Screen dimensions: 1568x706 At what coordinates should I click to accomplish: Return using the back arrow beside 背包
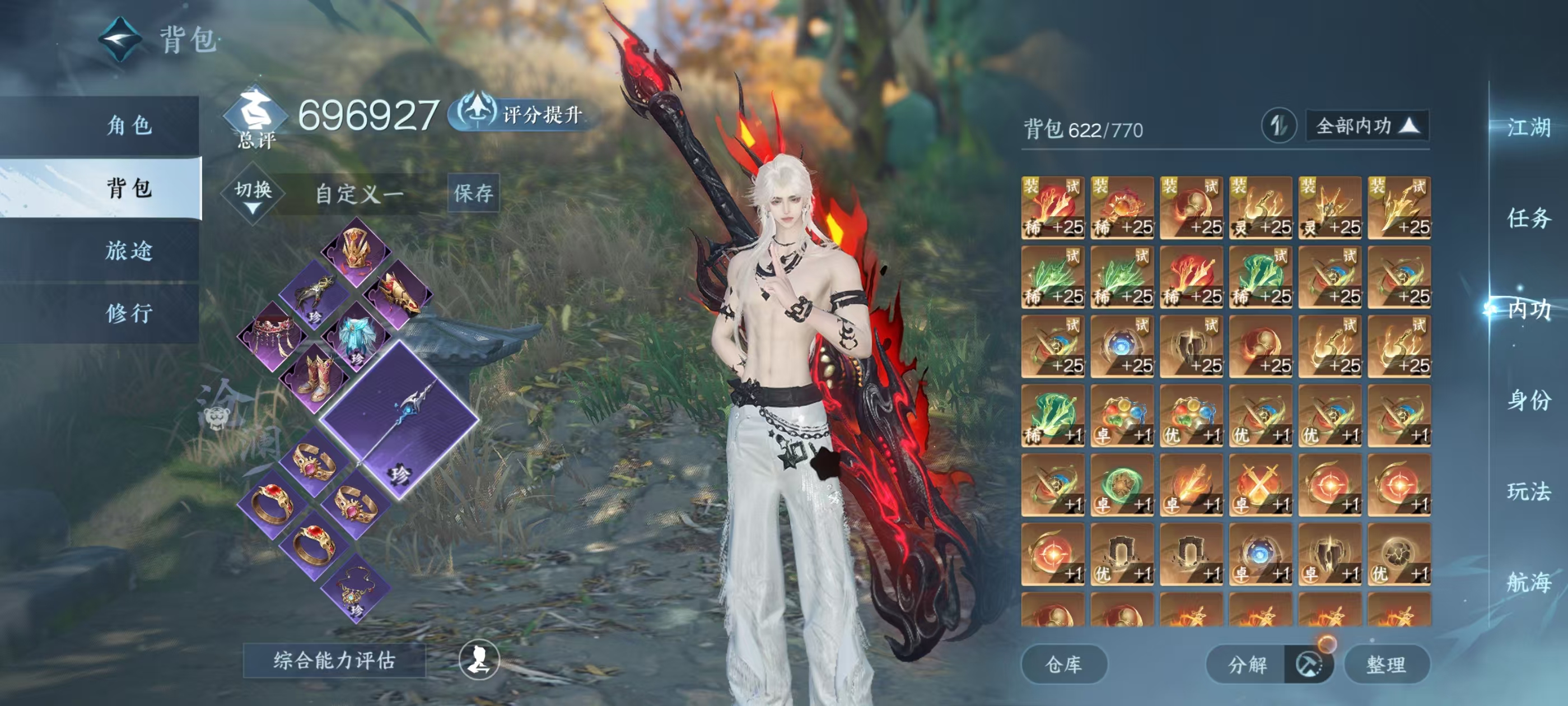120,39
